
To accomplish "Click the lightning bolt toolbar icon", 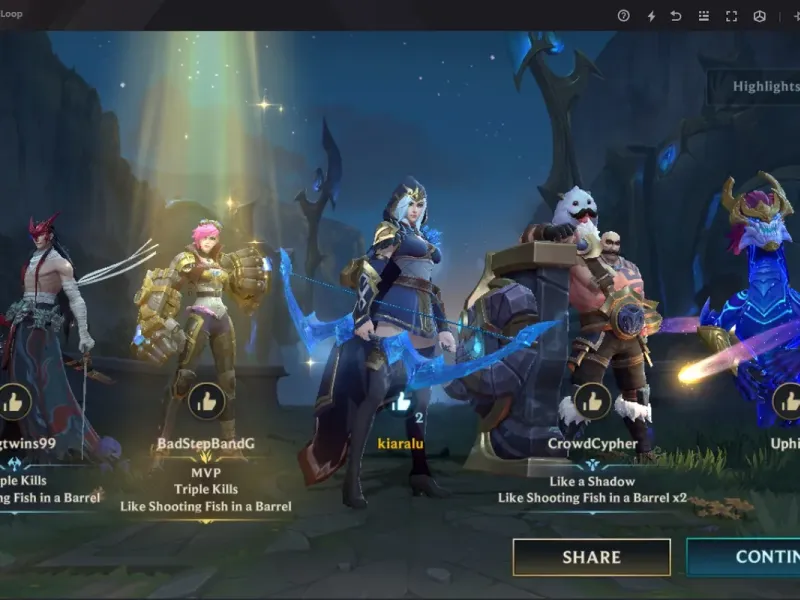I will 651,16.
